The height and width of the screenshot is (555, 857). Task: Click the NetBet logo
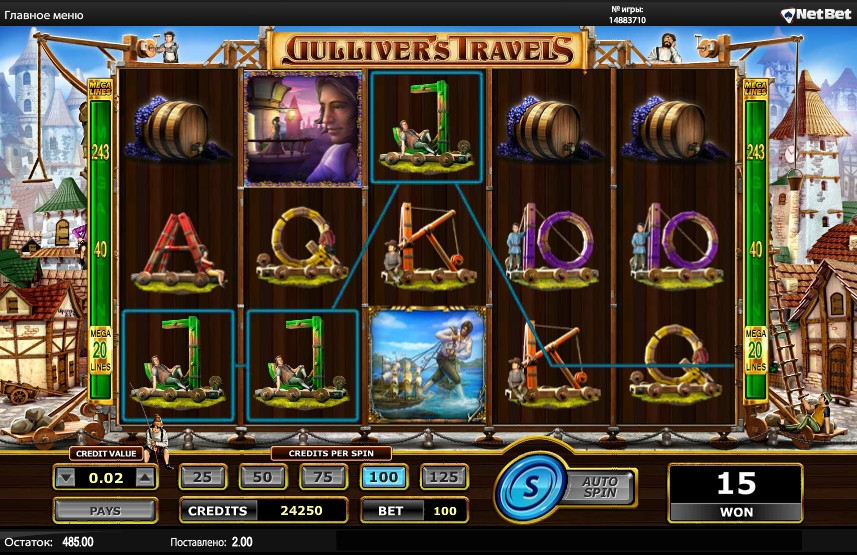816,14
